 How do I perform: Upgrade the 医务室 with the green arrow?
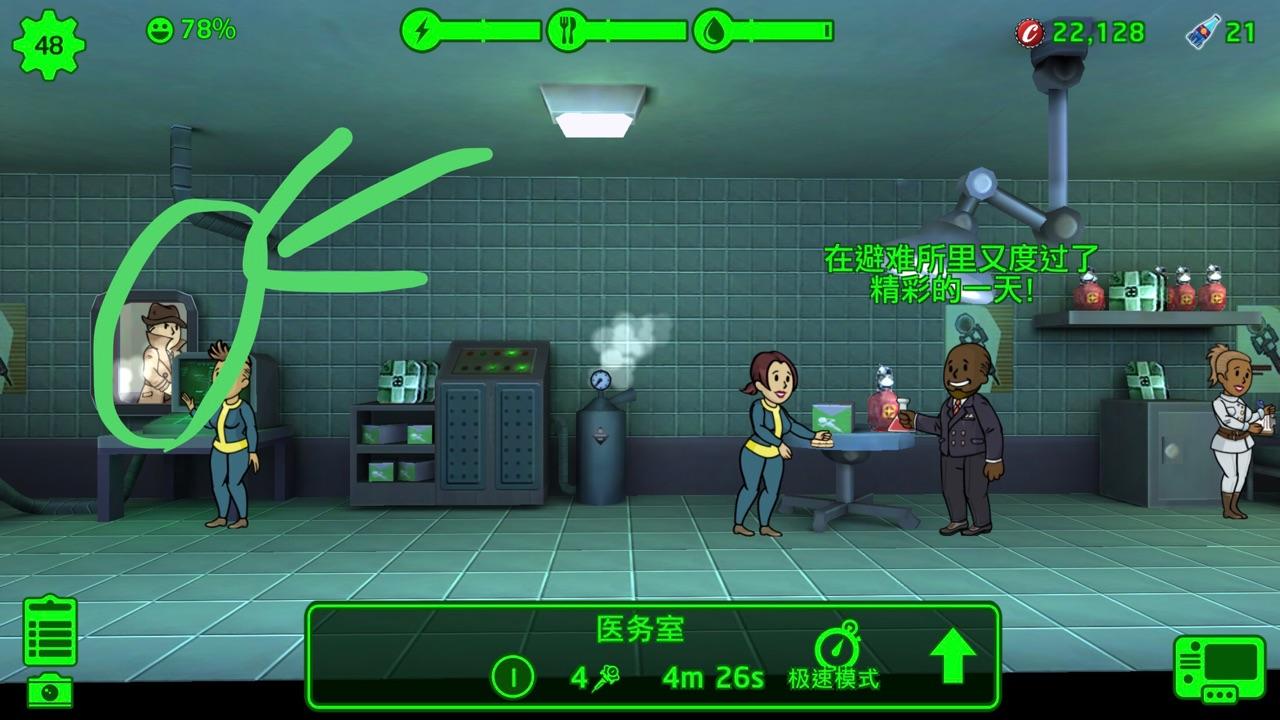point(952,659)
